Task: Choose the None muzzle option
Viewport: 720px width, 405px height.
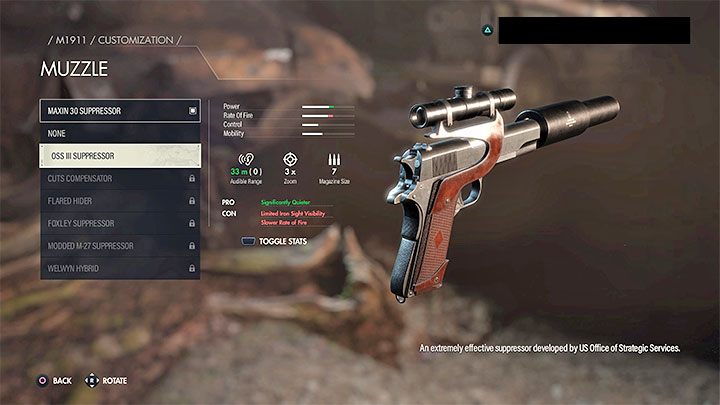Action: click(x=120, y=133)
